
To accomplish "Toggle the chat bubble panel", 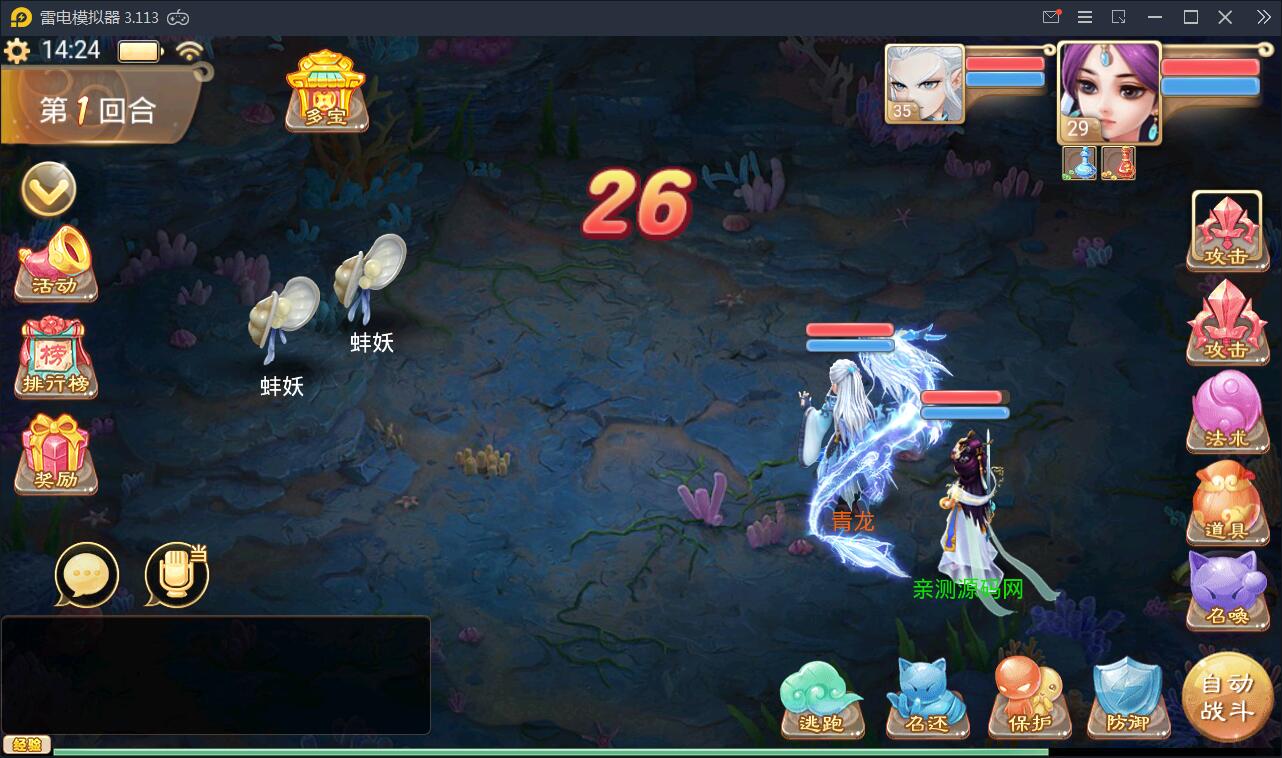I will (87, 575).
